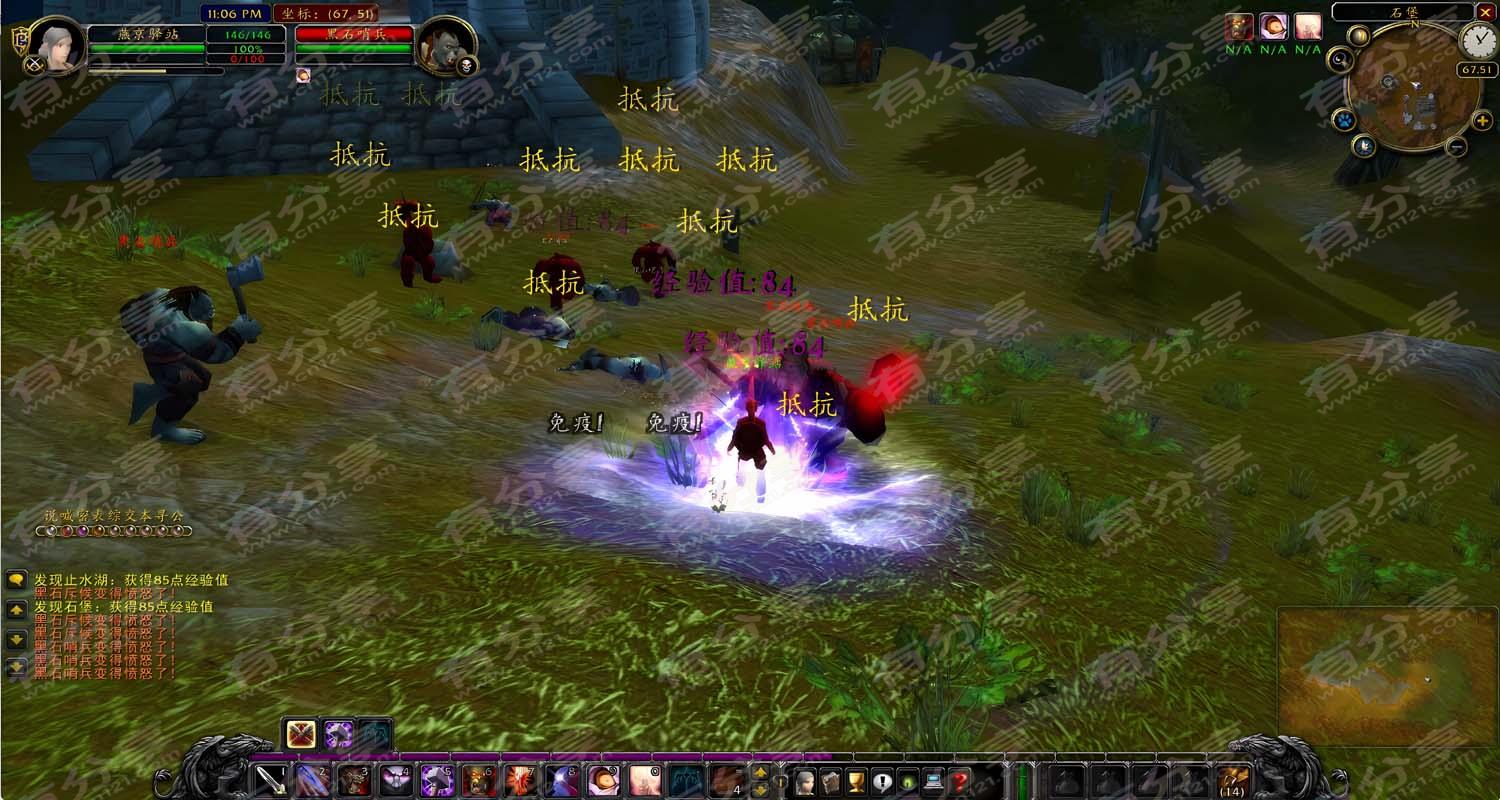Open the clock button beside the minimap
1500x800 pixels.
click(x=1478, y=41)
